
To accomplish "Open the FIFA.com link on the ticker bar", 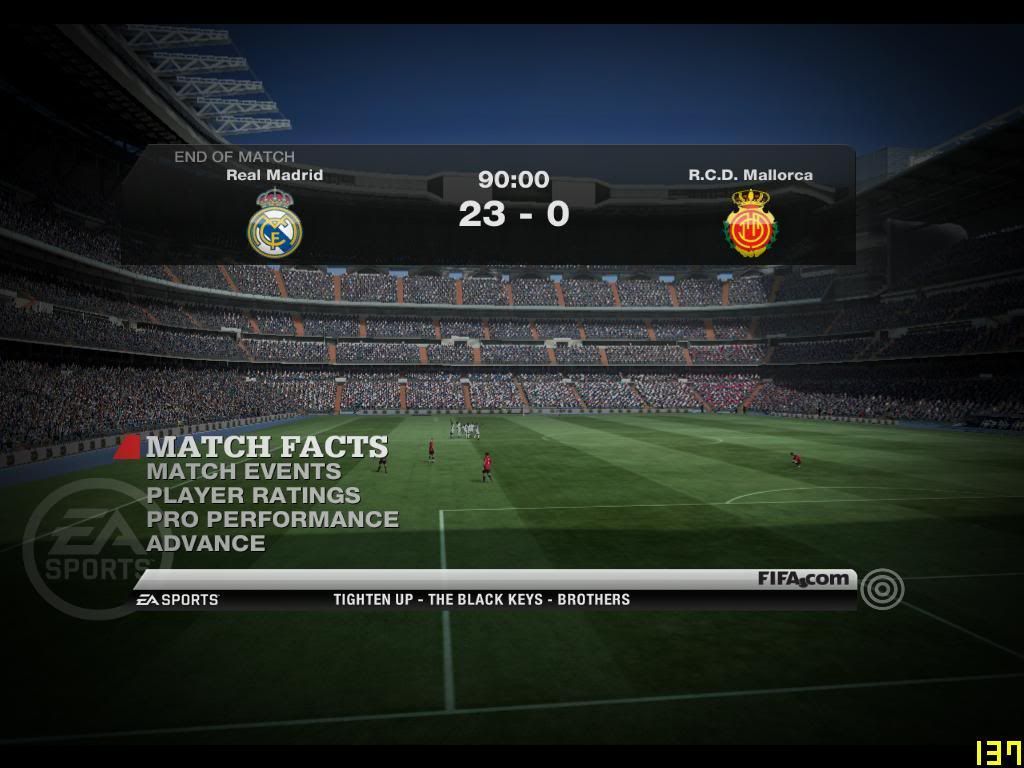I will pos(803,579).
